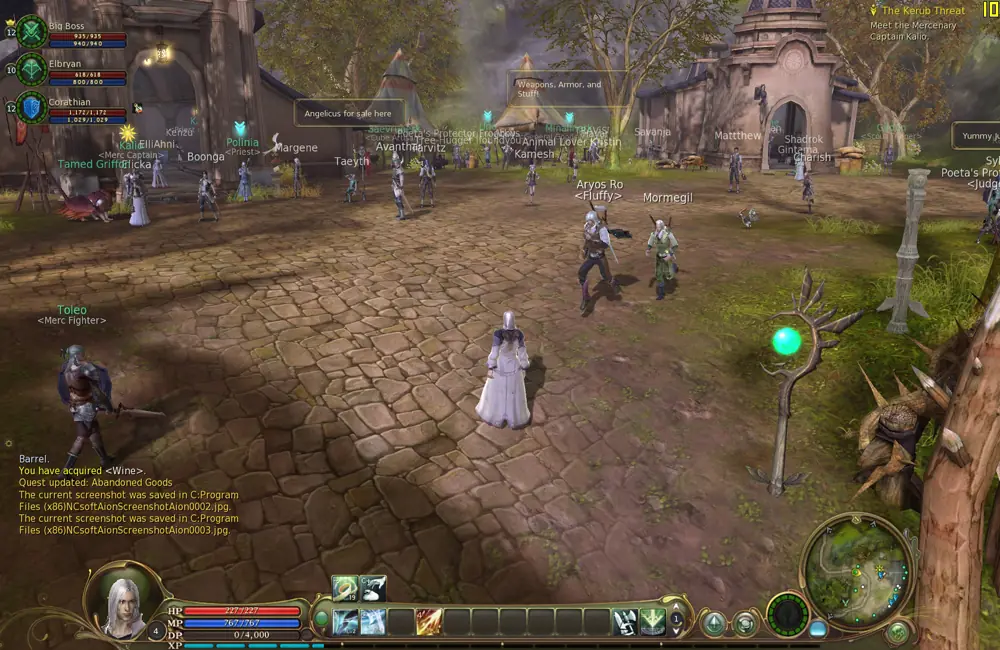Use the green swirl skill above the hotbar
Image resolution: width=1000 pixels, height=650 pixels.
coord(345,589)
